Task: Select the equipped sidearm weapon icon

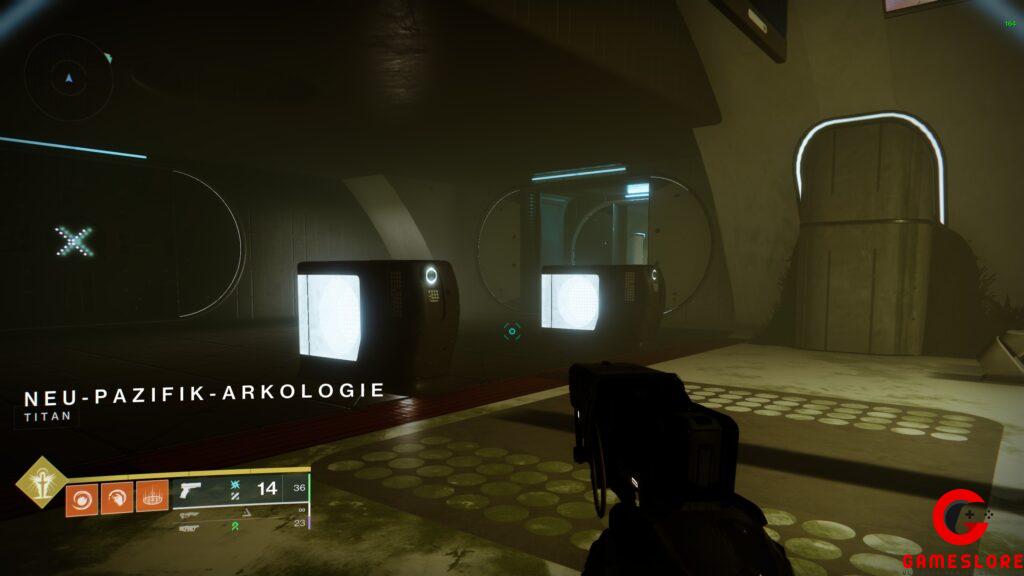Action: (192, 492)
